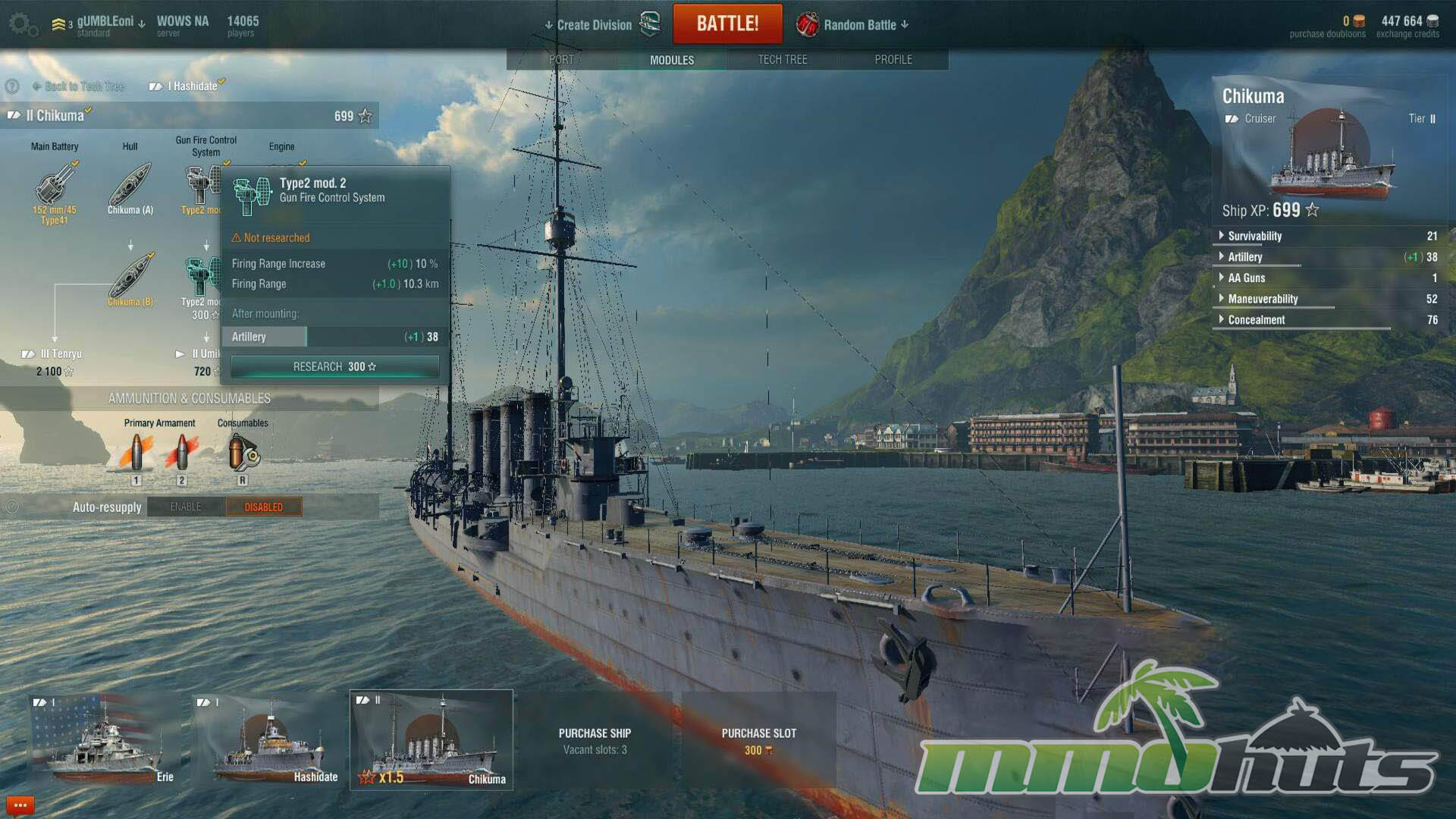This screenshot has height=819, width=1456.
Task: Start the match with the BATTLE! button
Action: coord(727,24)
